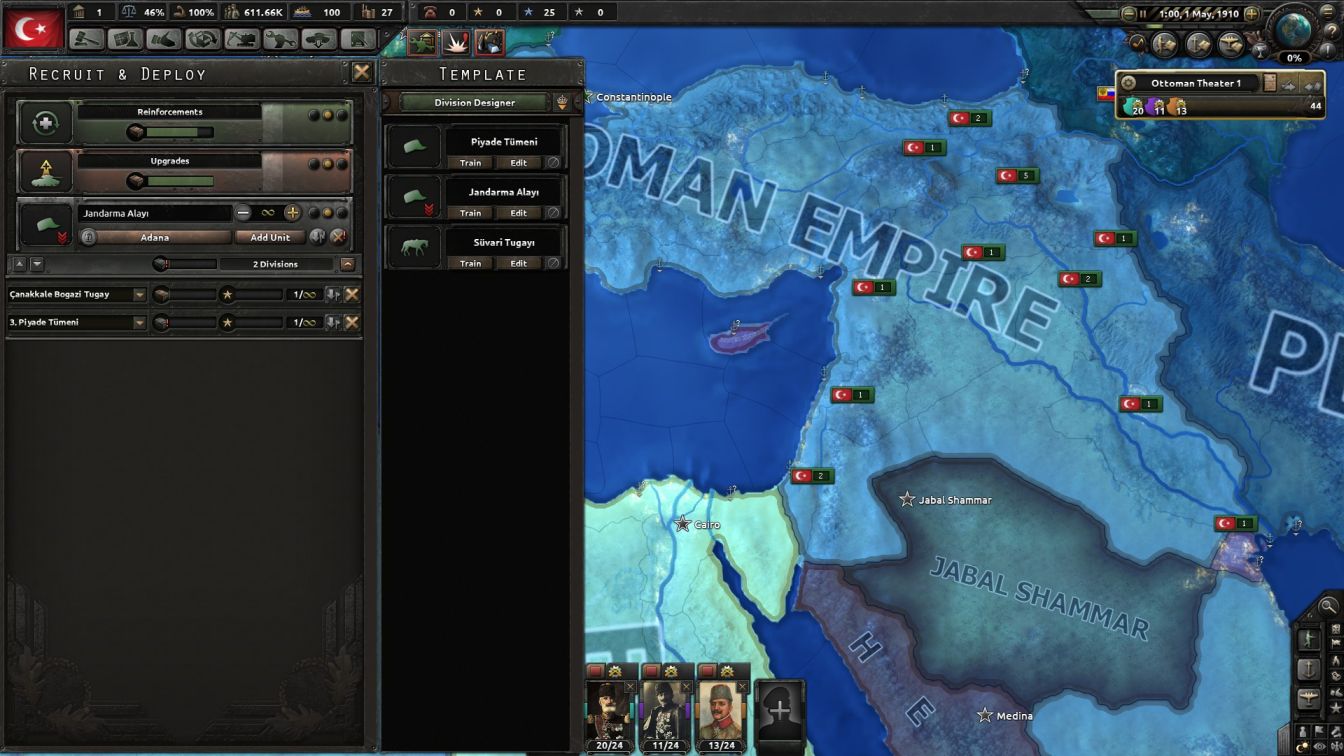Click the Add Unit button

click(x=270, y=237)
